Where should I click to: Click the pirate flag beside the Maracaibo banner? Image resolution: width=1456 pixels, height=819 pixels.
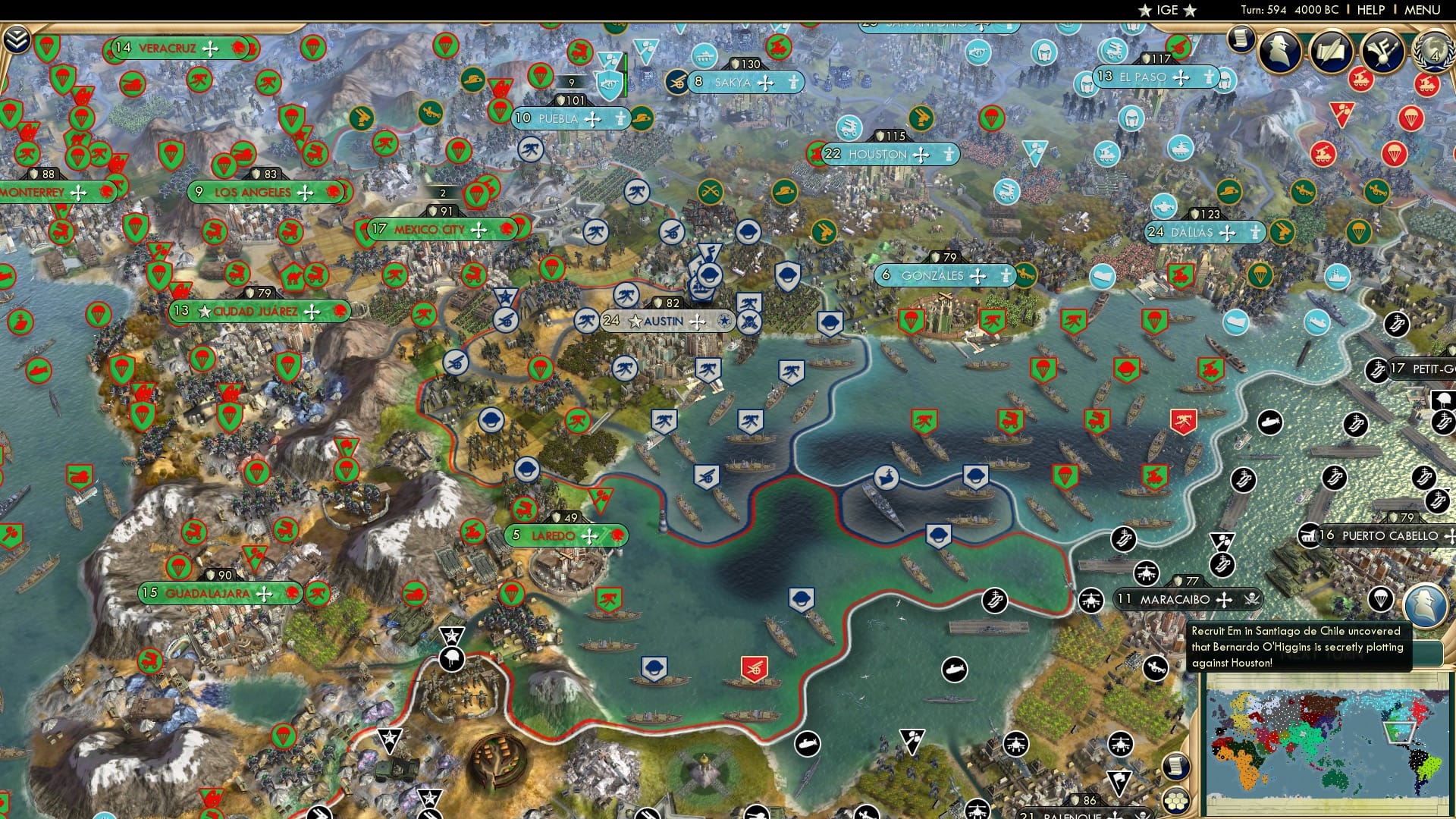[1251, 599]
